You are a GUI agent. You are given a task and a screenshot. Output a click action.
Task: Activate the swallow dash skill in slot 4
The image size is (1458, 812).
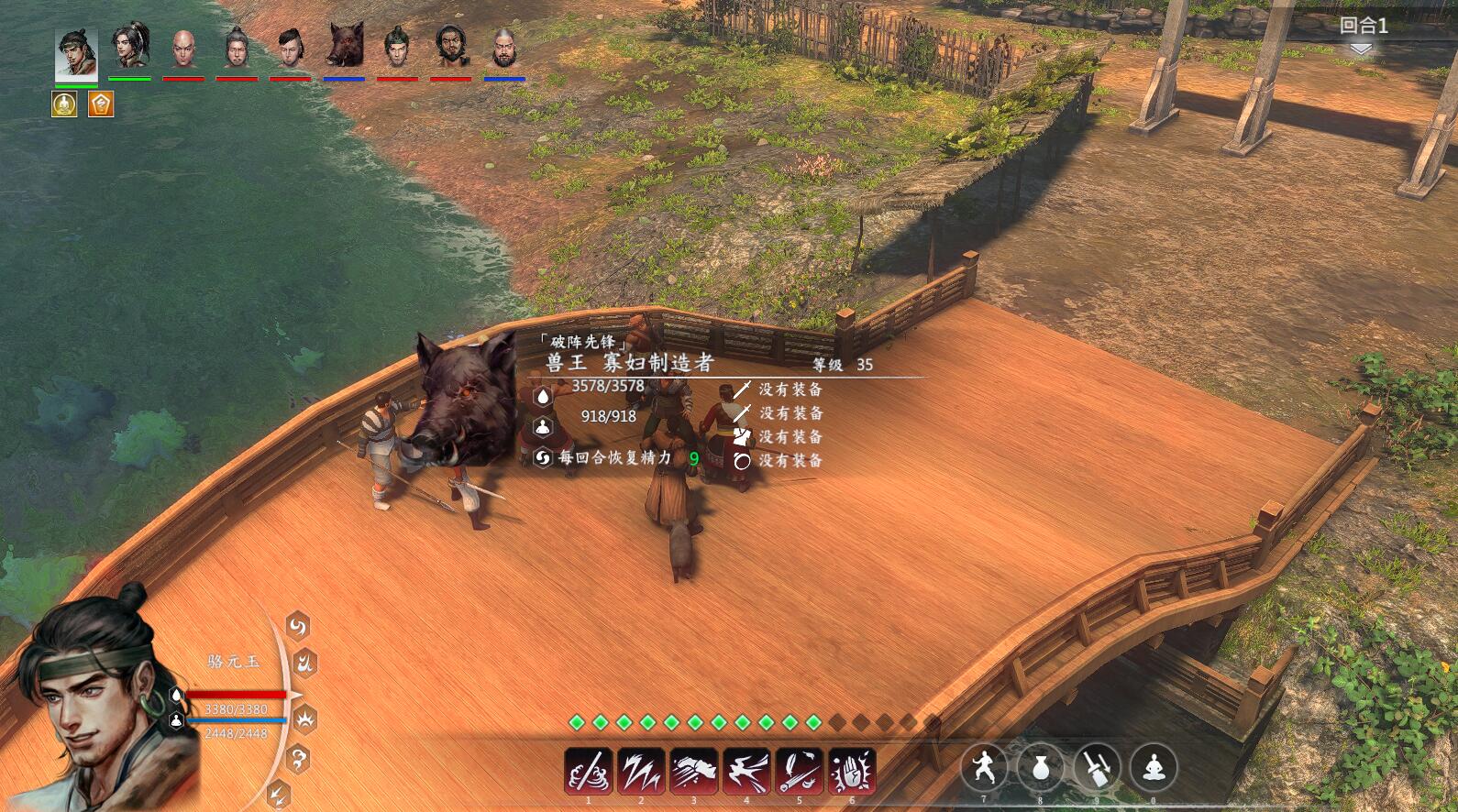pos(746,771)
